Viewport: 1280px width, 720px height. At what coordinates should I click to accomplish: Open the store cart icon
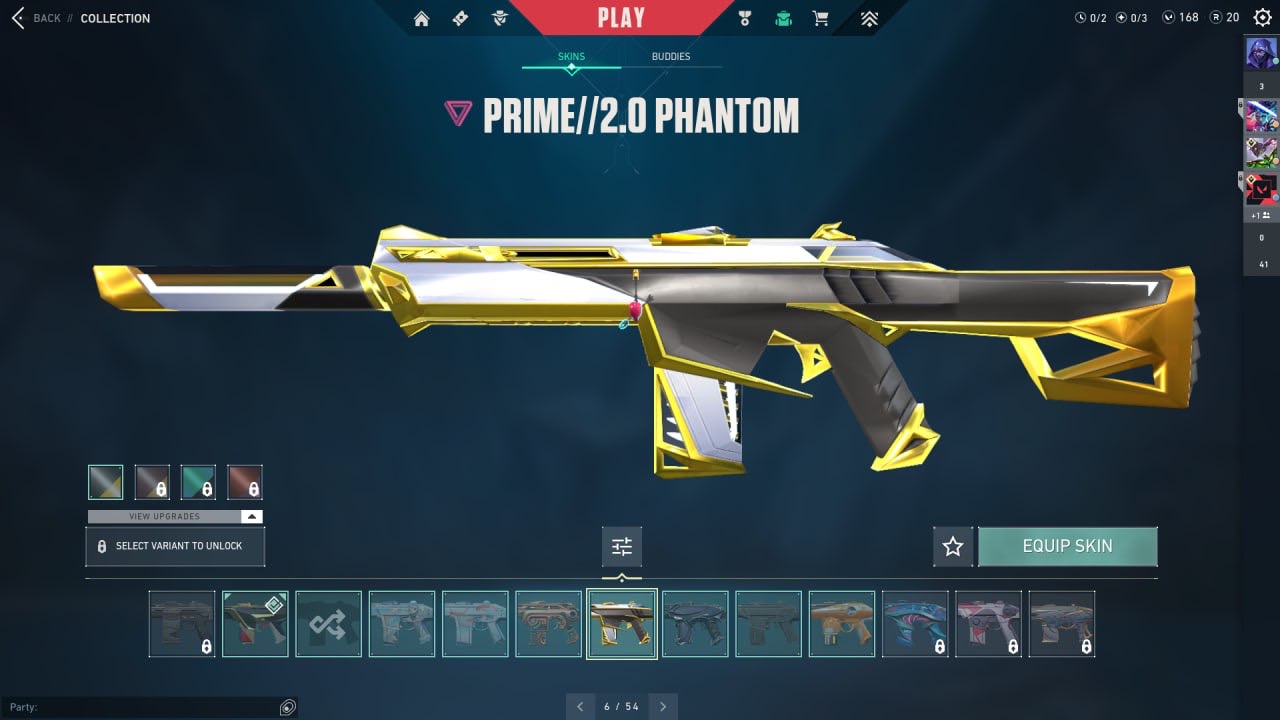tap(821, 18)
